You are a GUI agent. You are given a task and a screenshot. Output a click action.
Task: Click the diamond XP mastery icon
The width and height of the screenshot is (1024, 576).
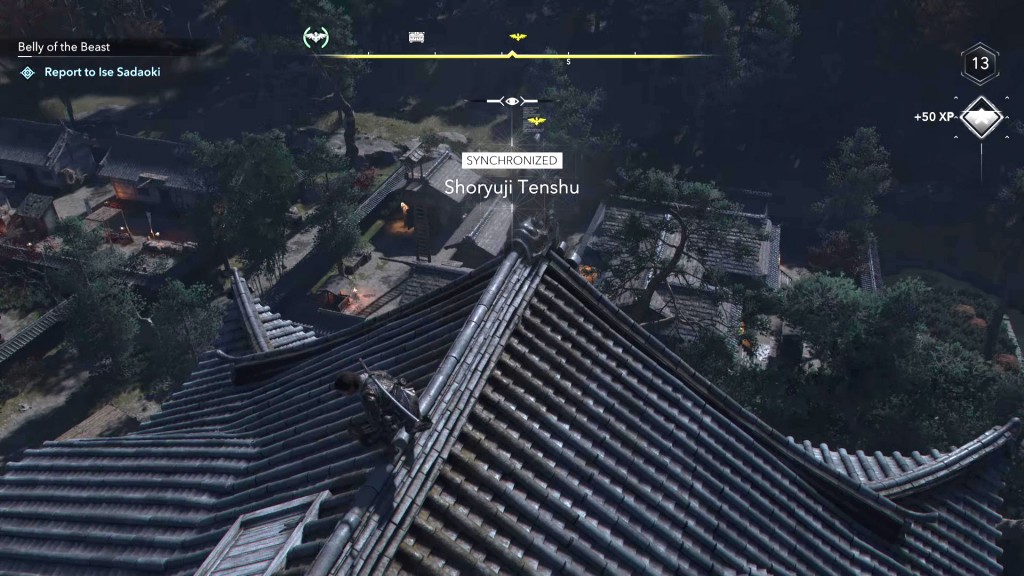(x=982, y=117)
